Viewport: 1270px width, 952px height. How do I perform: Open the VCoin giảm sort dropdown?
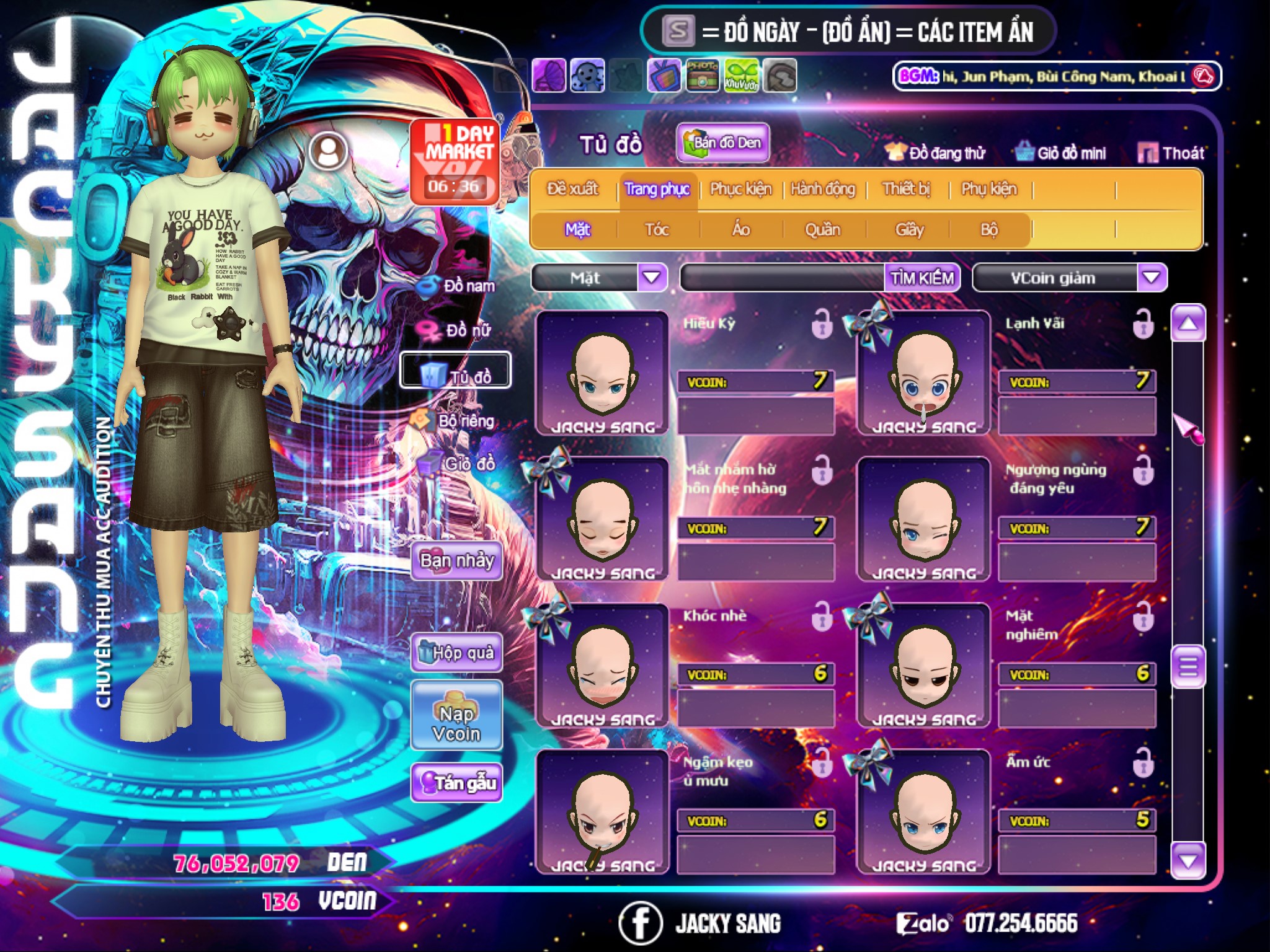(x=1152, y=278)
